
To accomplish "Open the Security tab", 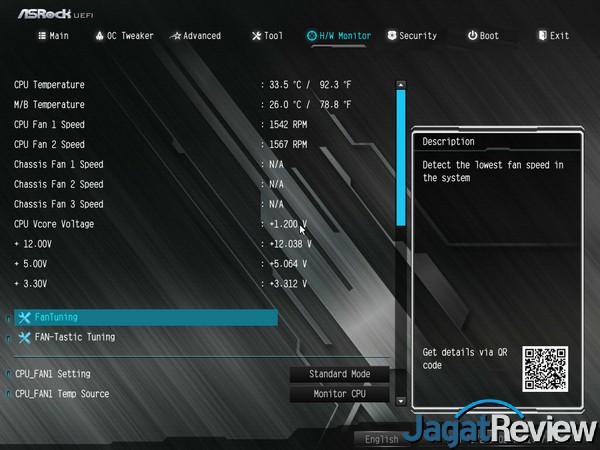I will tap(411, 36).
